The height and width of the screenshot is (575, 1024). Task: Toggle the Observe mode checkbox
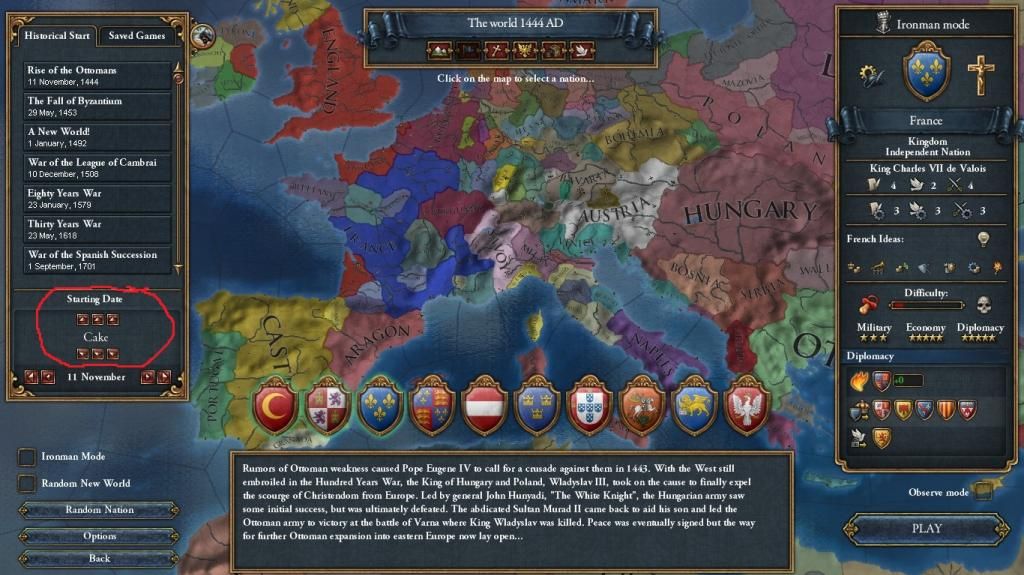click(983, 491)
